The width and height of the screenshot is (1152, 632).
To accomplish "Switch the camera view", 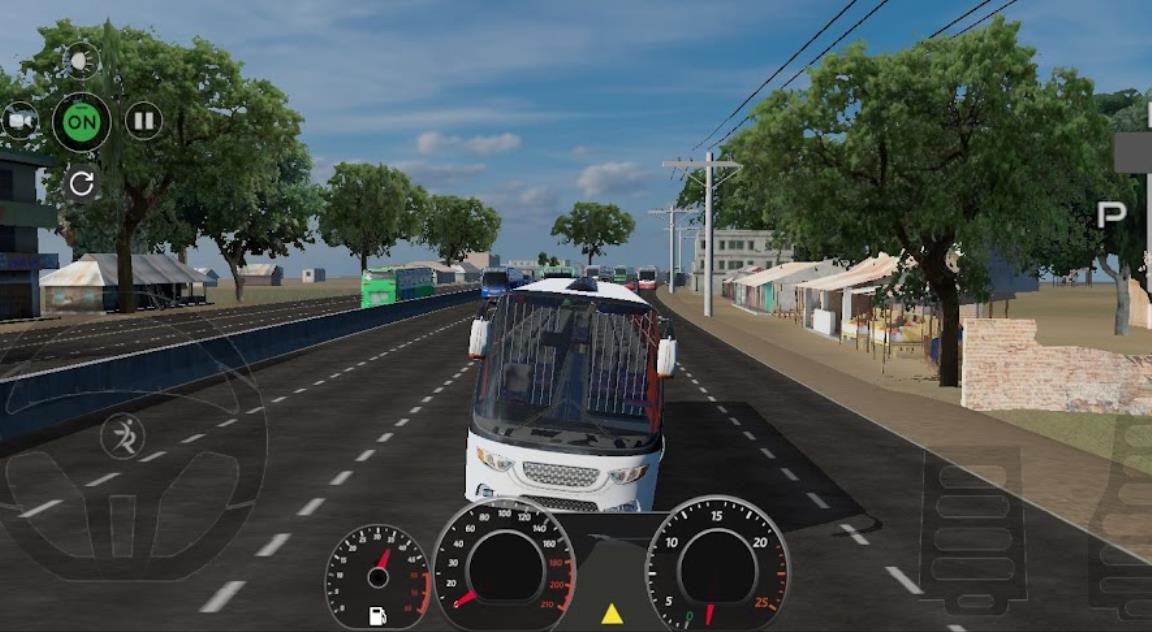I will 20,122.
